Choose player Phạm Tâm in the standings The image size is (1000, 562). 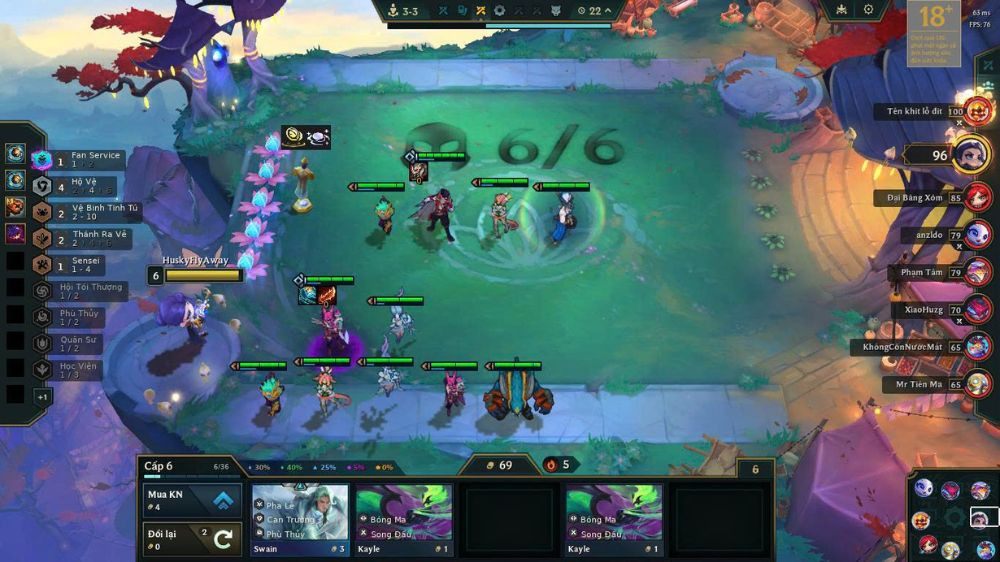(x=977, y=272)
